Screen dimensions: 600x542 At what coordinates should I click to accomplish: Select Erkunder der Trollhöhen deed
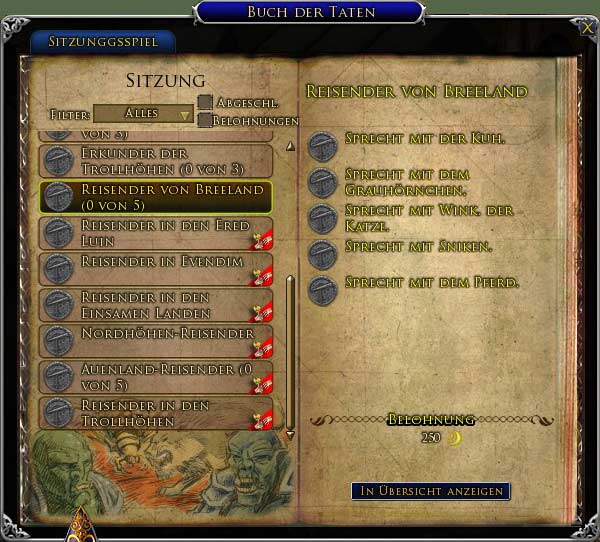(x=155, y=159)
